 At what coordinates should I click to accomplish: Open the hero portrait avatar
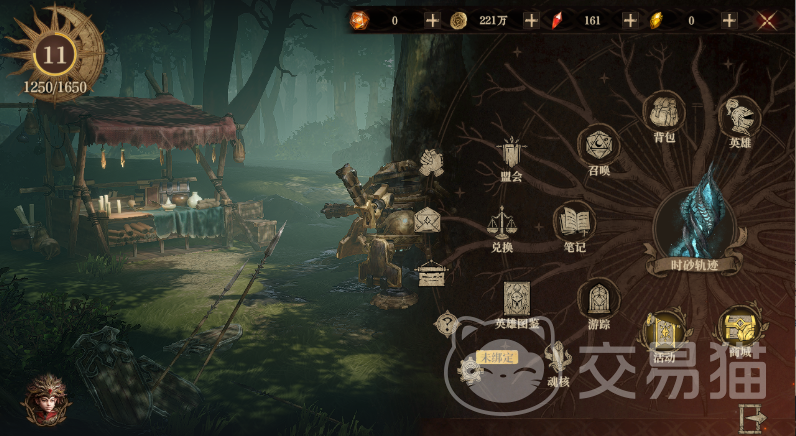46,398
